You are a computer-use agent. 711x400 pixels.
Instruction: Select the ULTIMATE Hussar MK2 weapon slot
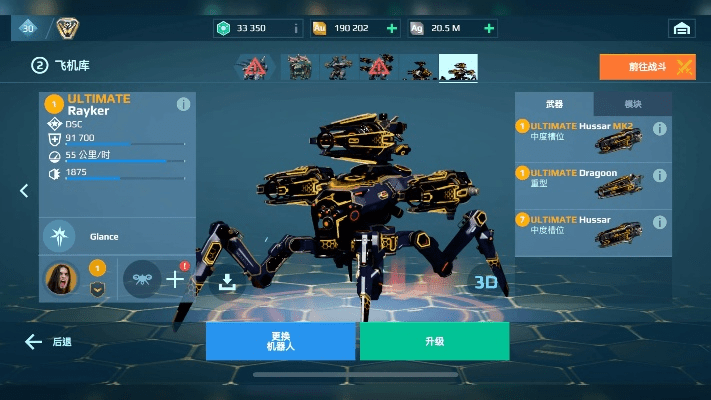pyautogui.click(x=592, y=139)
